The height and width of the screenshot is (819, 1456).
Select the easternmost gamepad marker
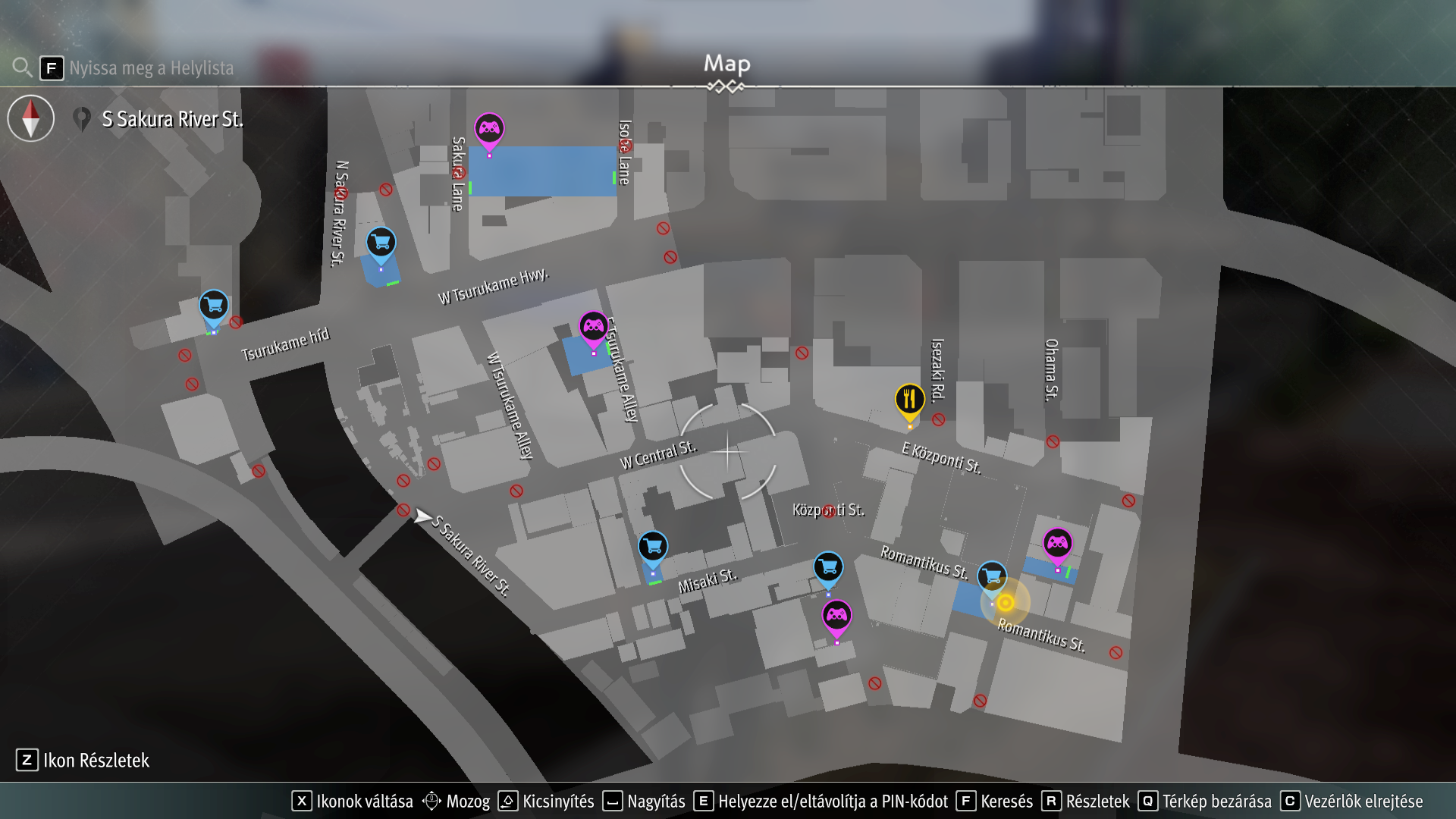point(1057,543)
